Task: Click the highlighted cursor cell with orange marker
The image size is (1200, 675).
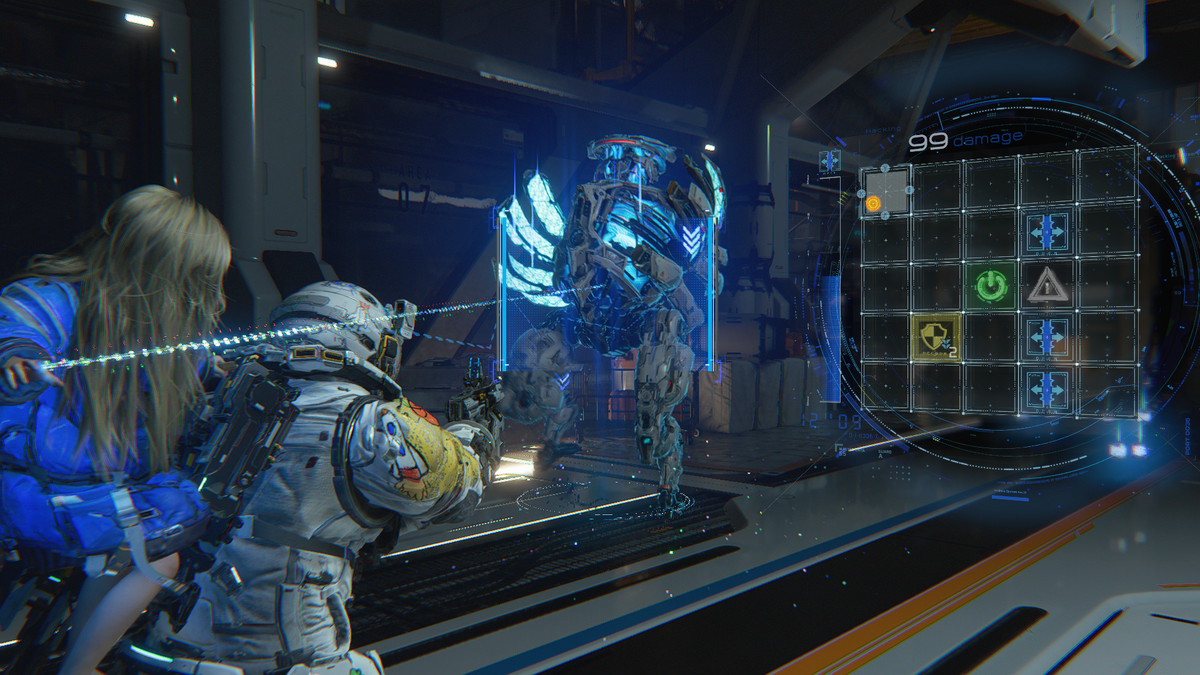Action: (x=885, y=191)
